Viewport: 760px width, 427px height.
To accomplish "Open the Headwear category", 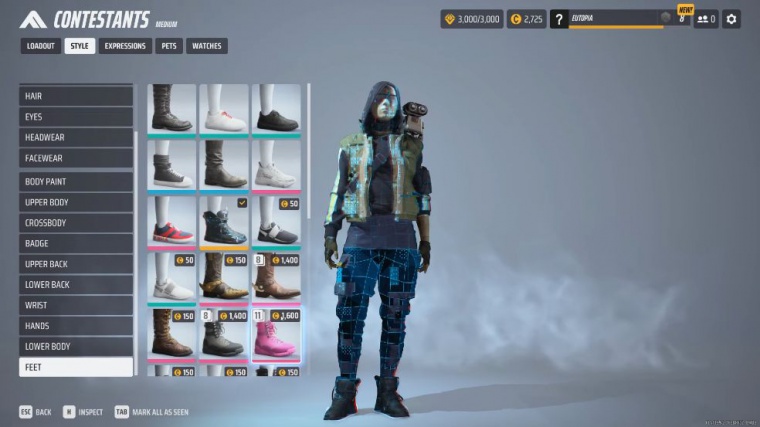I will [76, 137].
